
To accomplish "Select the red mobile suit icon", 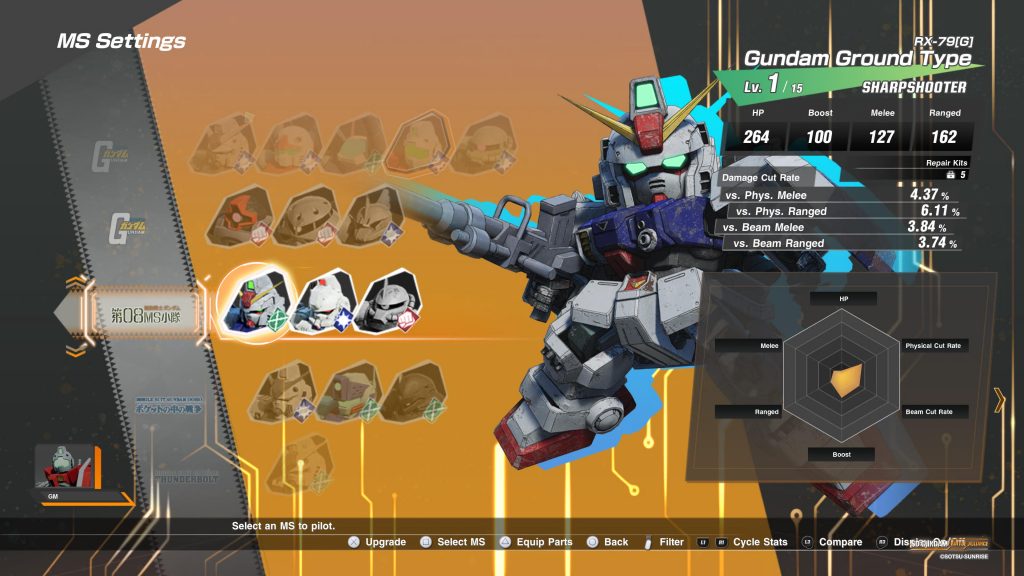I will pyautogui.click(x=242, y=217).
